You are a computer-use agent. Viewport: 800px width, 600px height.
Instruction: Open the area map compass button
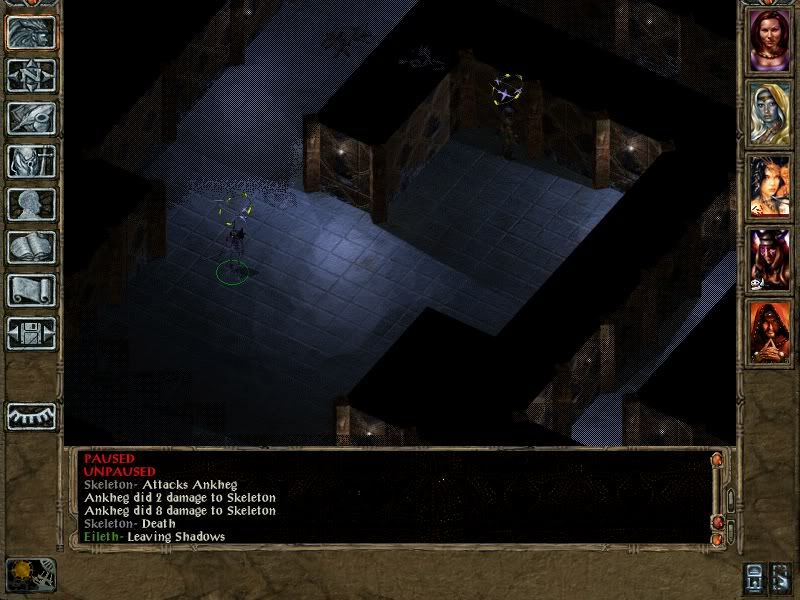(31, 76)
